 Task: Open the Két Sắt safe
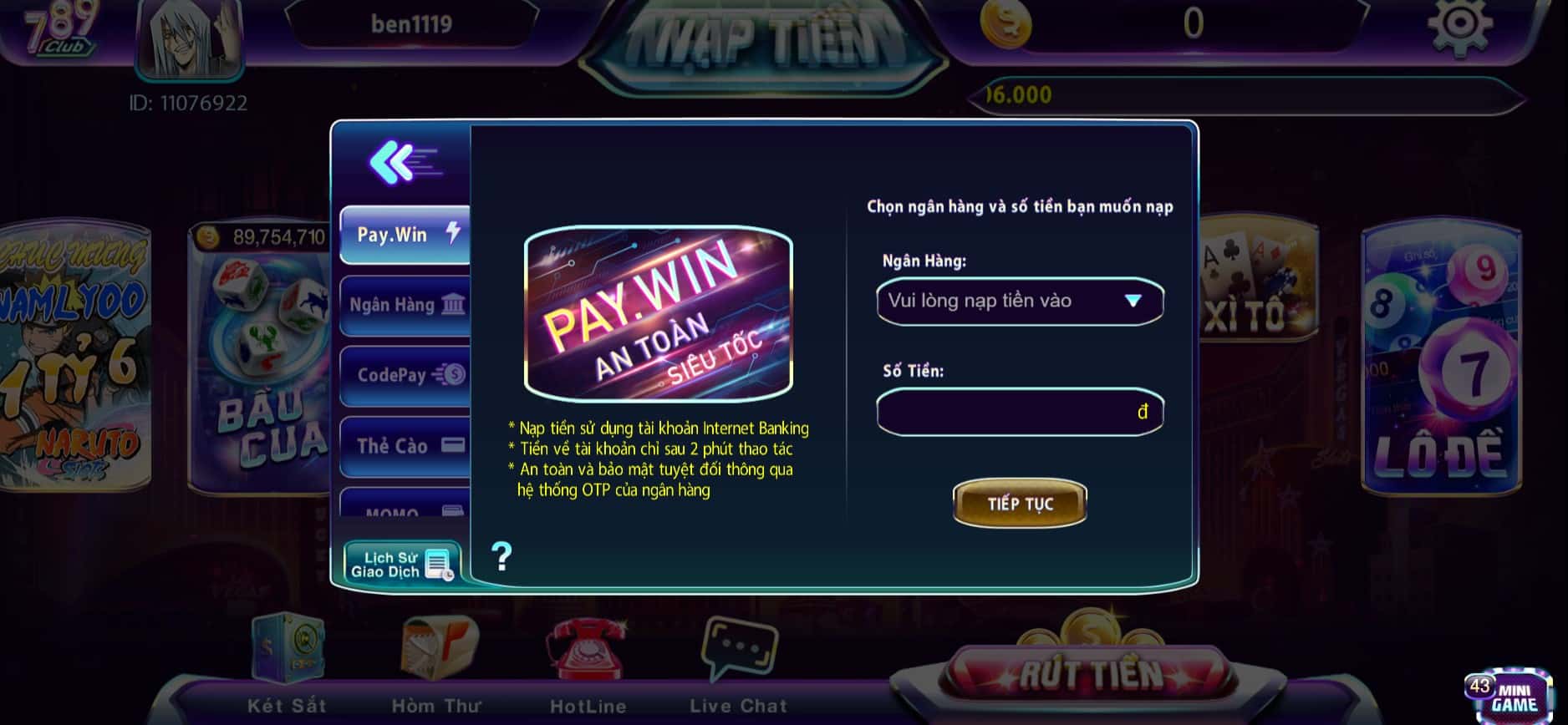click(287, 660)
